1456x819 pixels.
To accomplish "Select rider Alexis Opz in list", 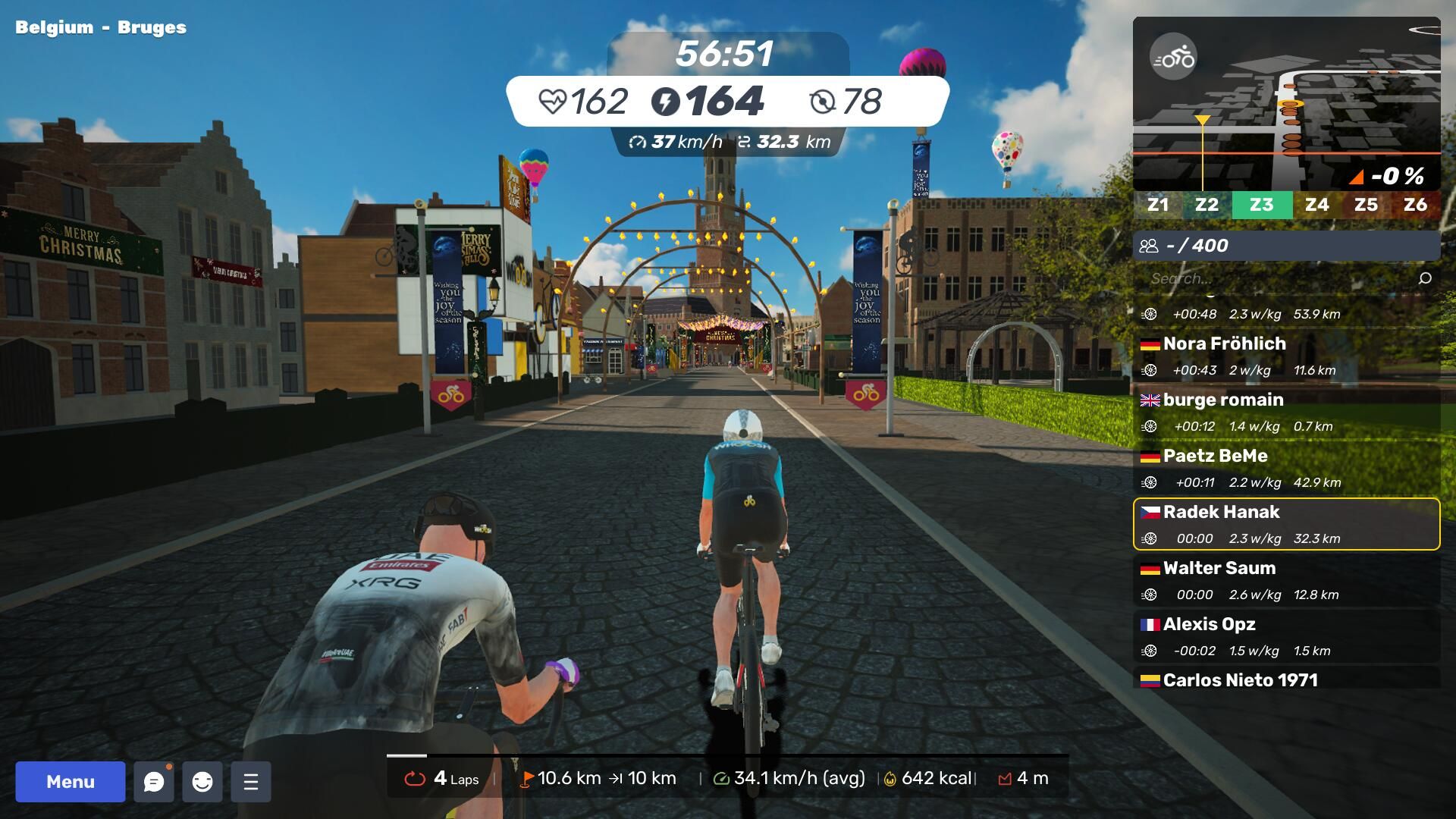I will [1286, 636].
